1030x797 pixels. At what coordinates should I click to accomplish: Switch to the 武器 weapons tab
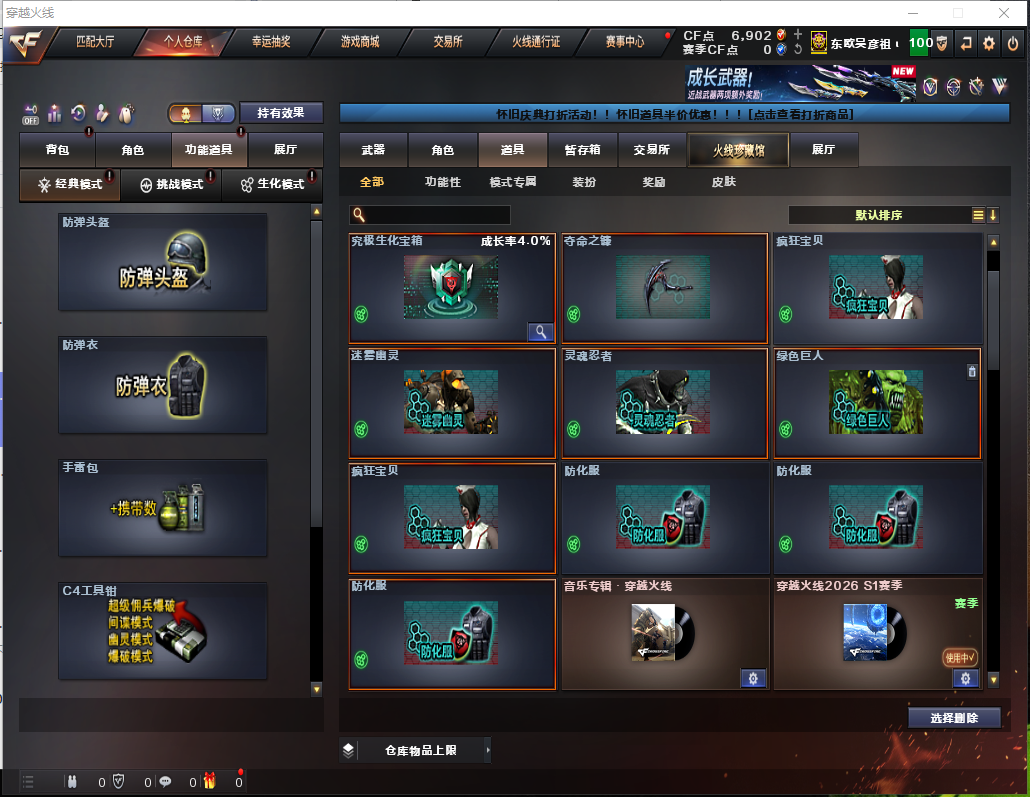point(373,150)
